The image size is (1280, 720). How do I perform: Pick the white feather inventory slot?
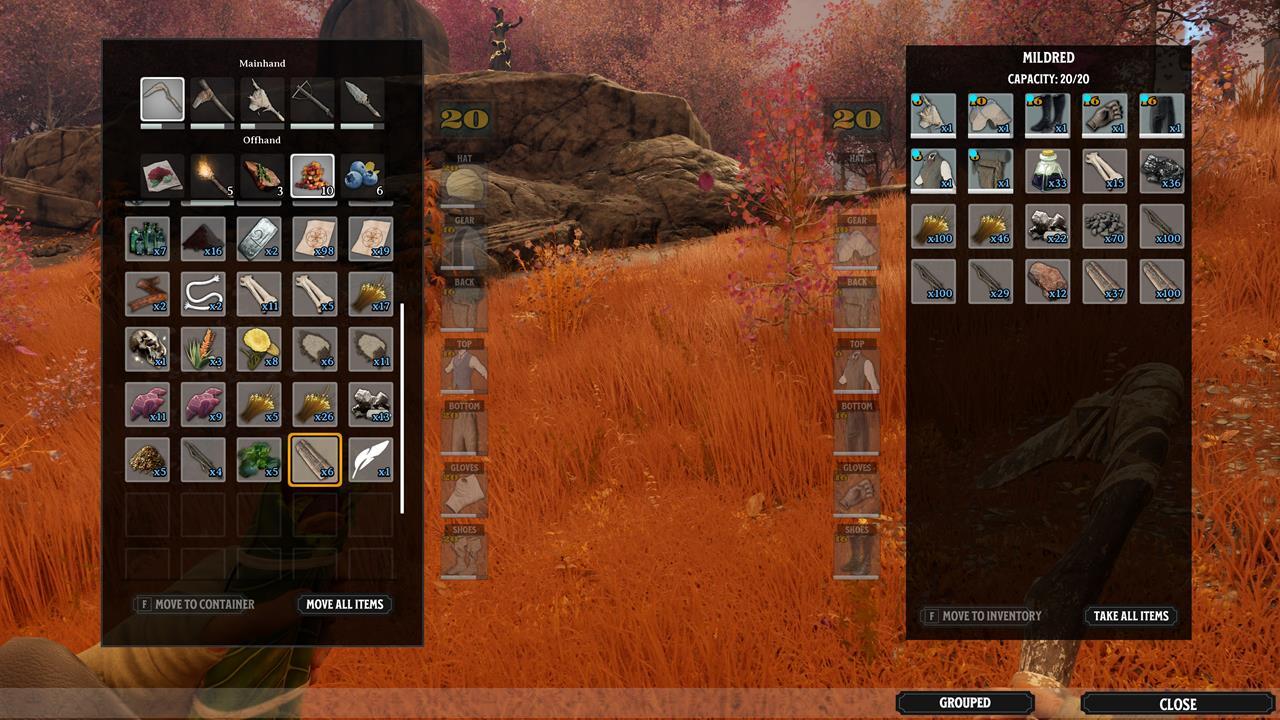(x=371, y=459)
